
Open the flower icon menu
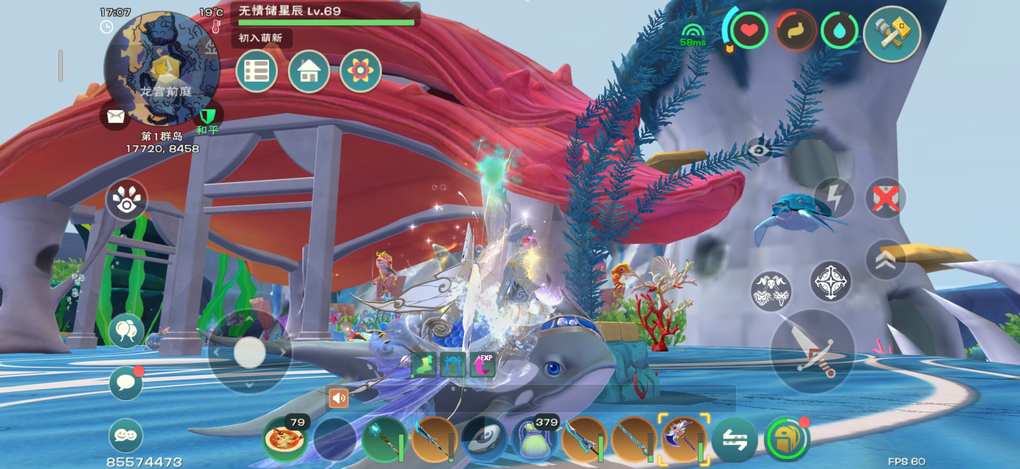361,71
